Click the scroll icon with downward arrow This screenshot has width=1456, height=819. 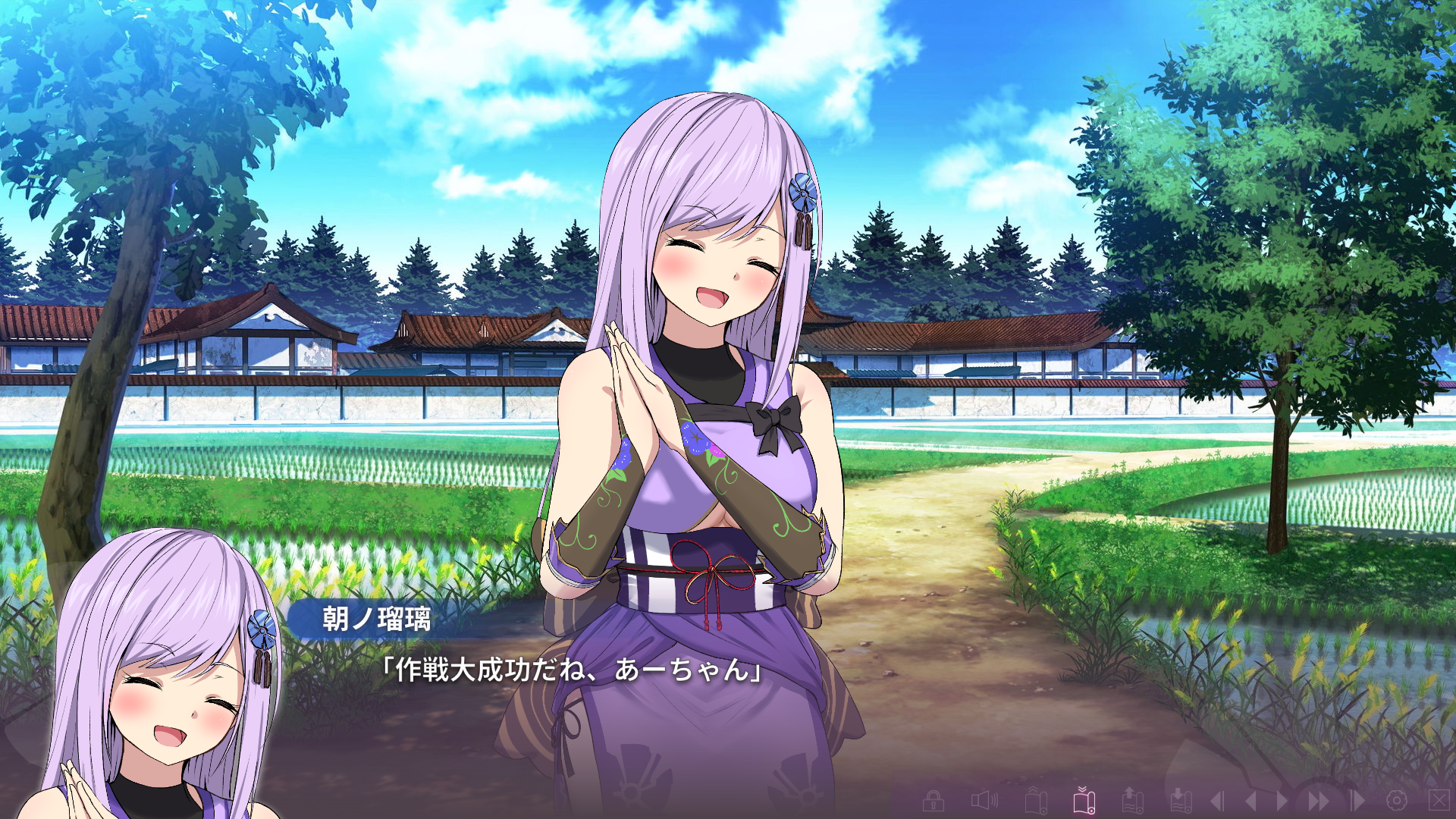tap(1180, 800)
